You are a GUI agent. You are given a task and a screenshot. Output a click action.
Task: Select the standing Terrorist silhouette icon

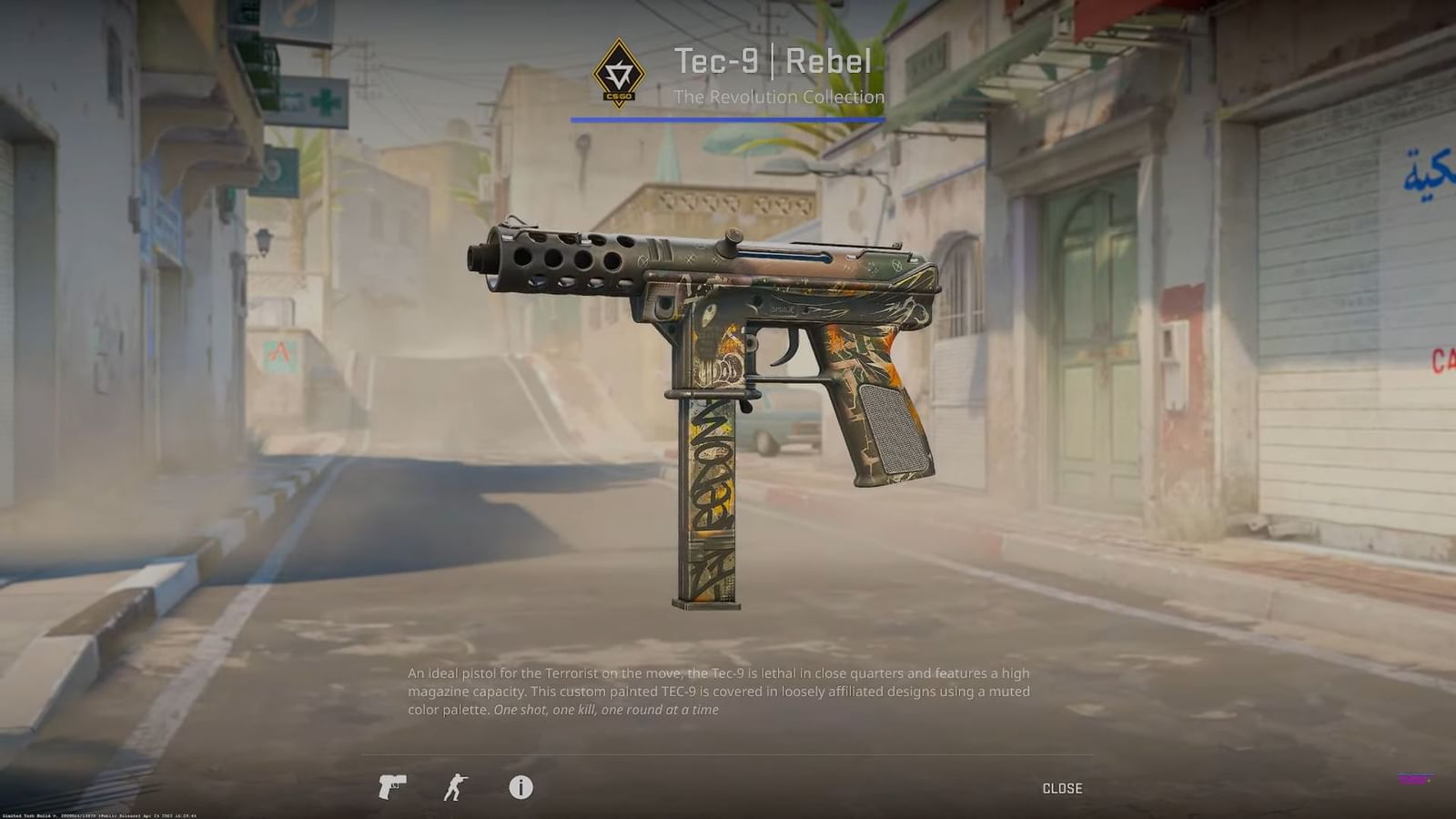pyautogui.click(x=457, y=788)
